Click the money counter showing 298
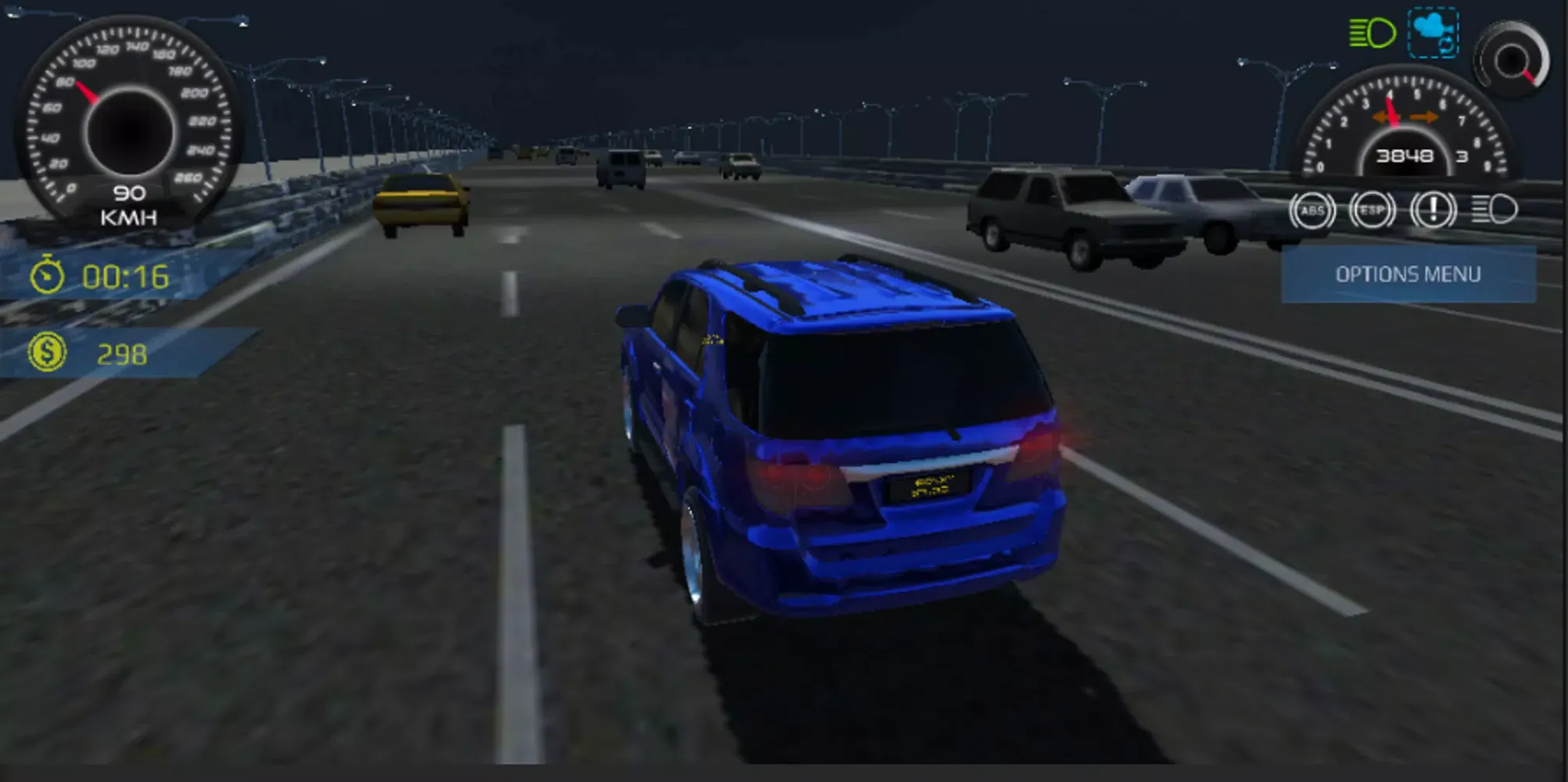 pos(123,353)
